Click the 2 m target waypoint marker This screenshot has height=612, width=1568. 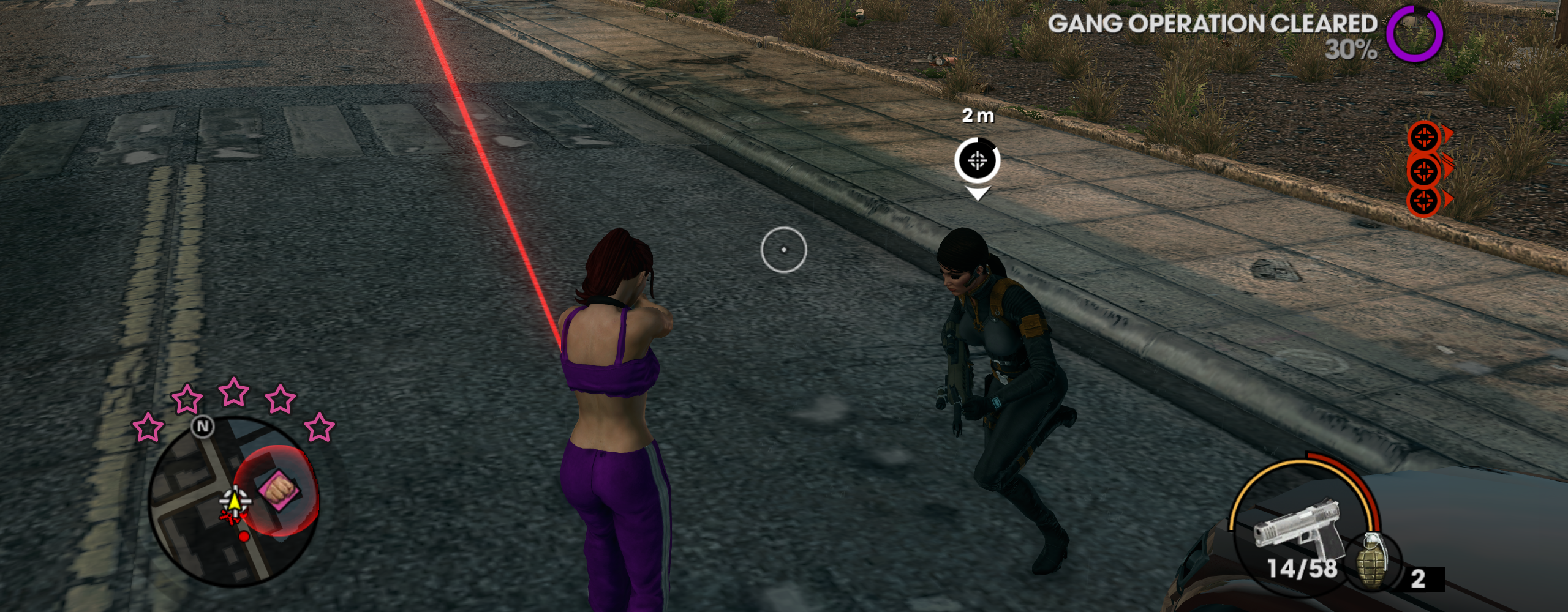pyautogui.click(x=977, y=161)
